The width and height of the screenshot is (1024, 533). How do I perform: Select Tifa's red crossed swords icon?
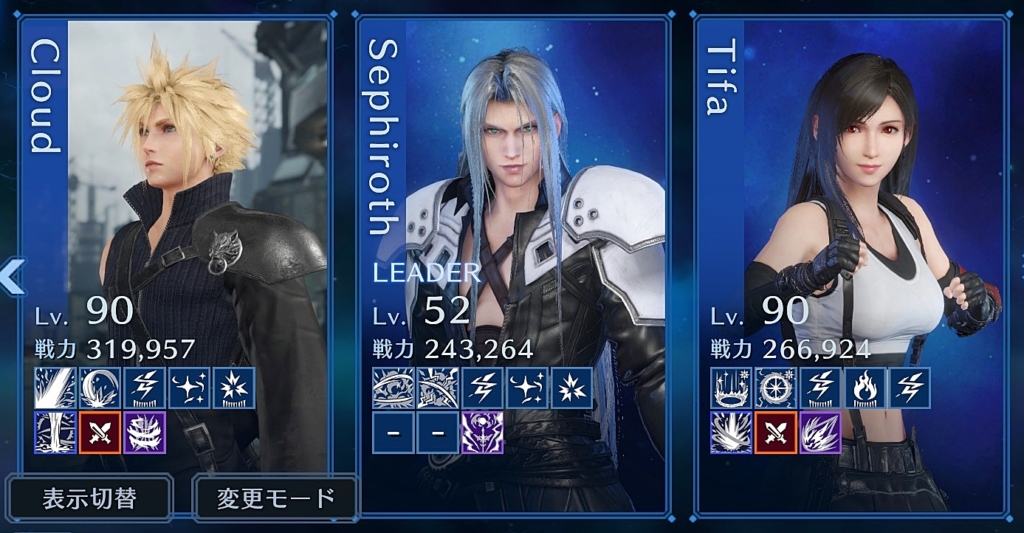[x=775, y=432]
